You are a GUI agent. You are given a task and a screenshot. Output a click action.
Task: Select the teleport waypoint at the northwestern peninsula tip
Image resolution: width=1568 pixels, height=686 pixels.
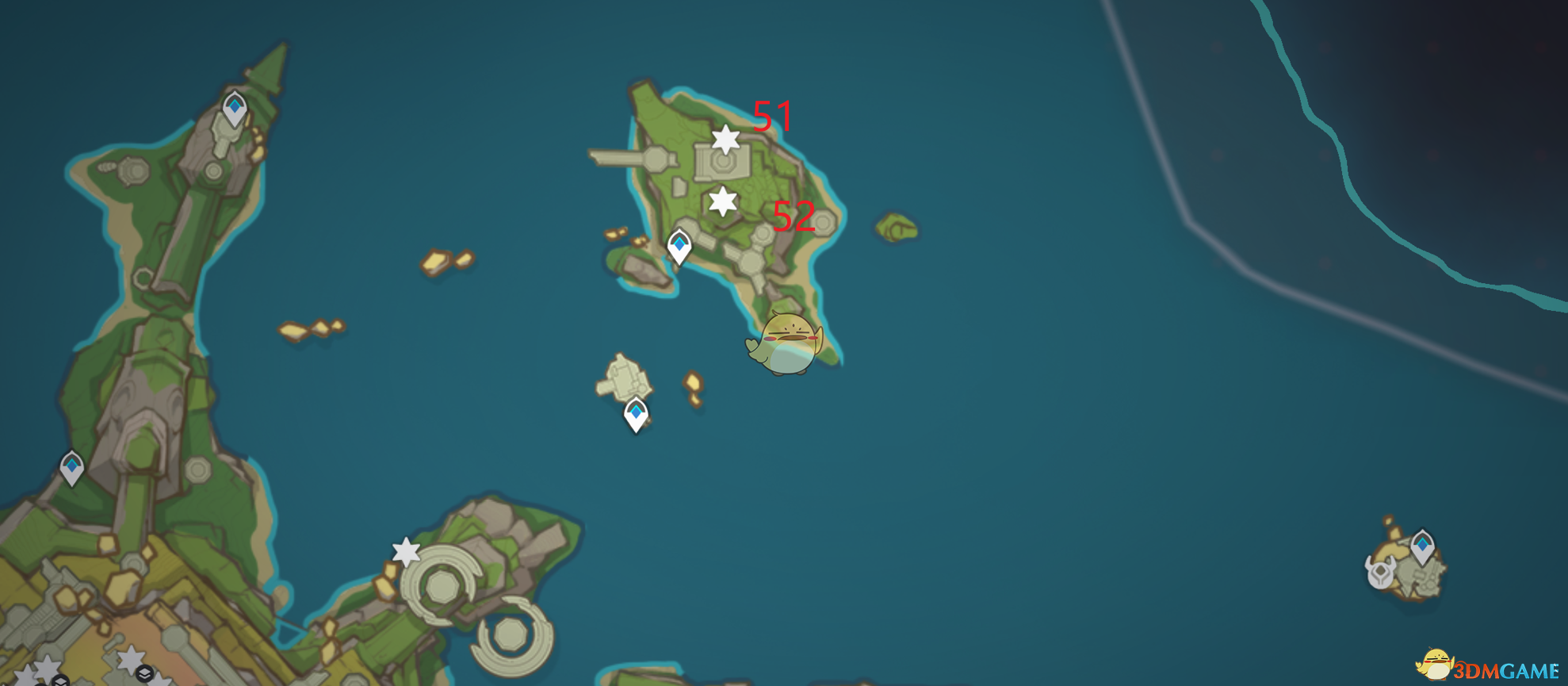[235, 109]
